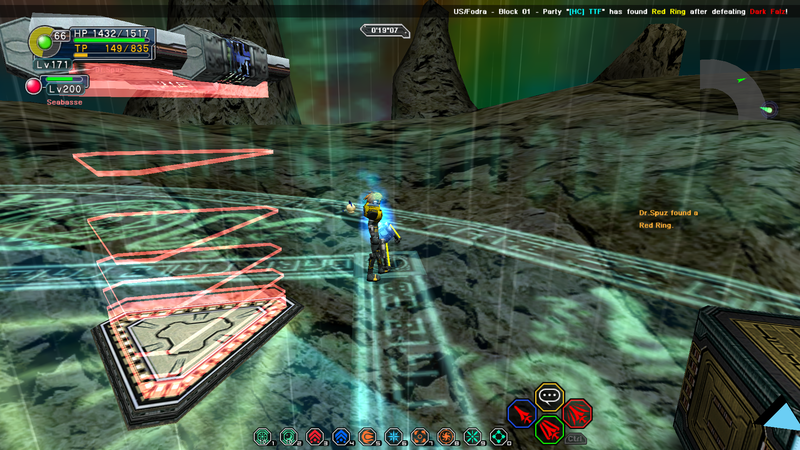Cast the red up-arrow buff technique
Viewport: 800px width, 450px height.
[315, 436]
